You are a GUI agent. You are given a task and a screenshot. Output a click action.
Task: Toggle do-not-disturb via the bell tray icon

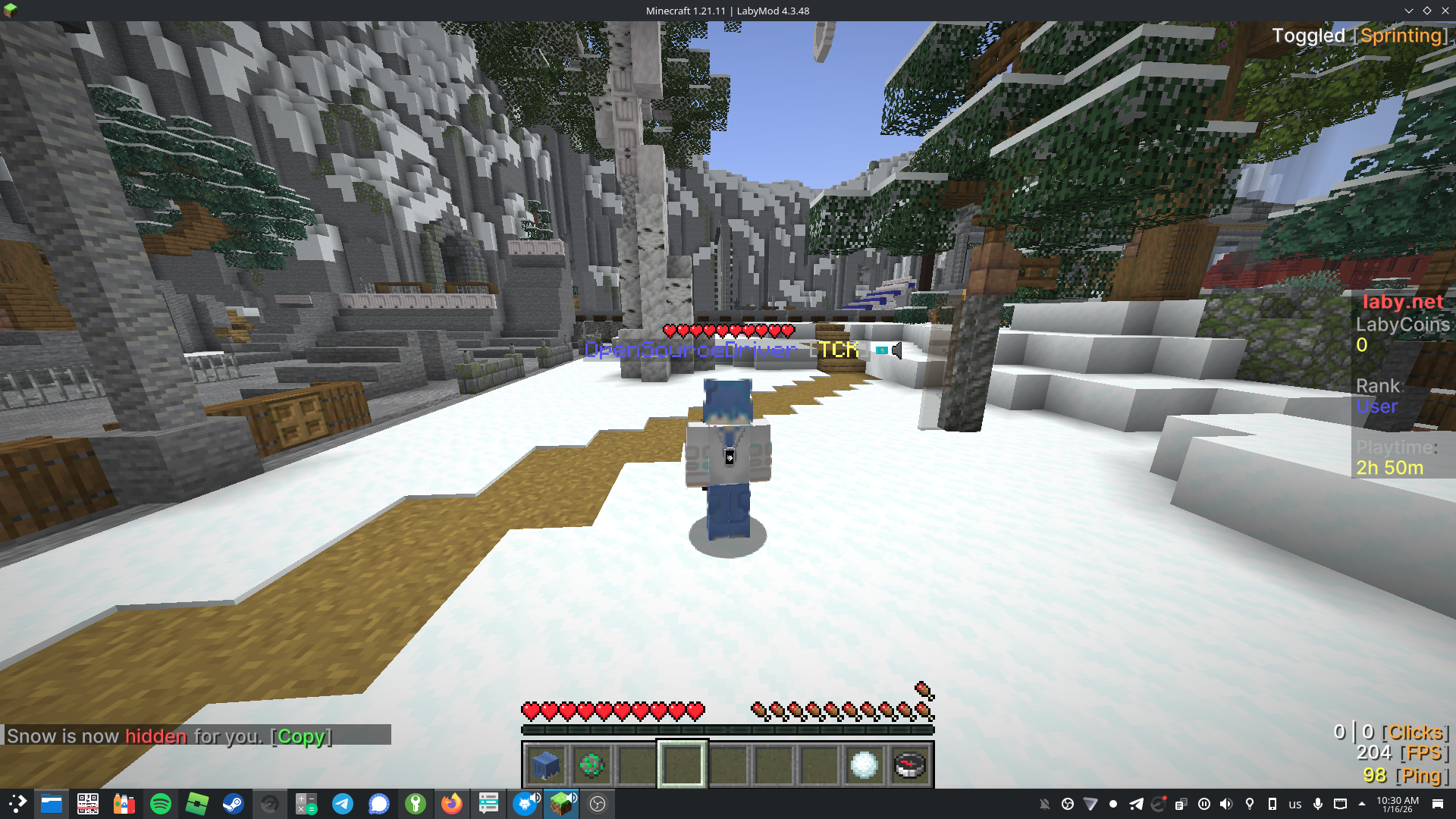(1046, 803)
